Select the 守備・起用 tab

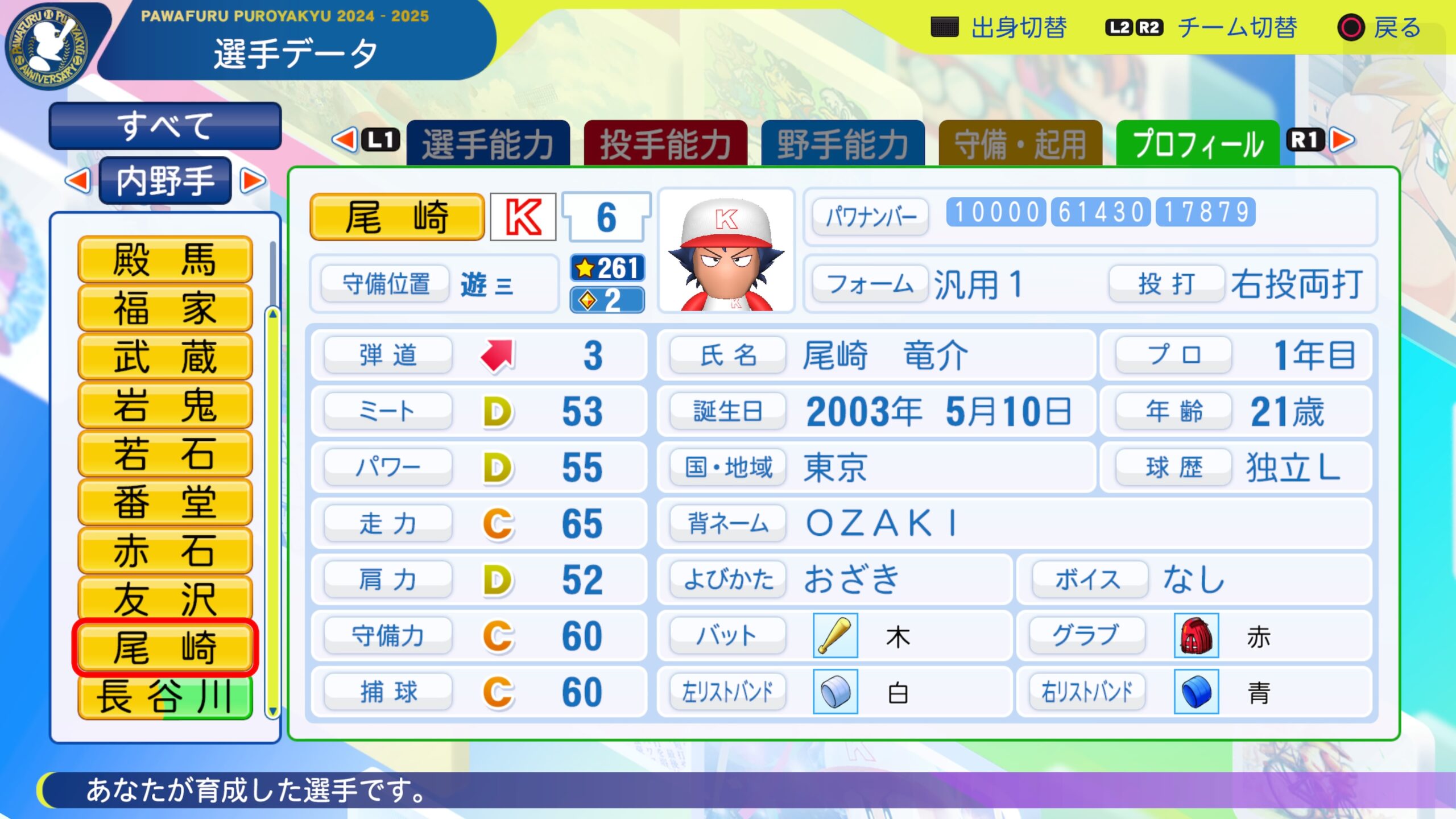click(x=1020, y=143)
